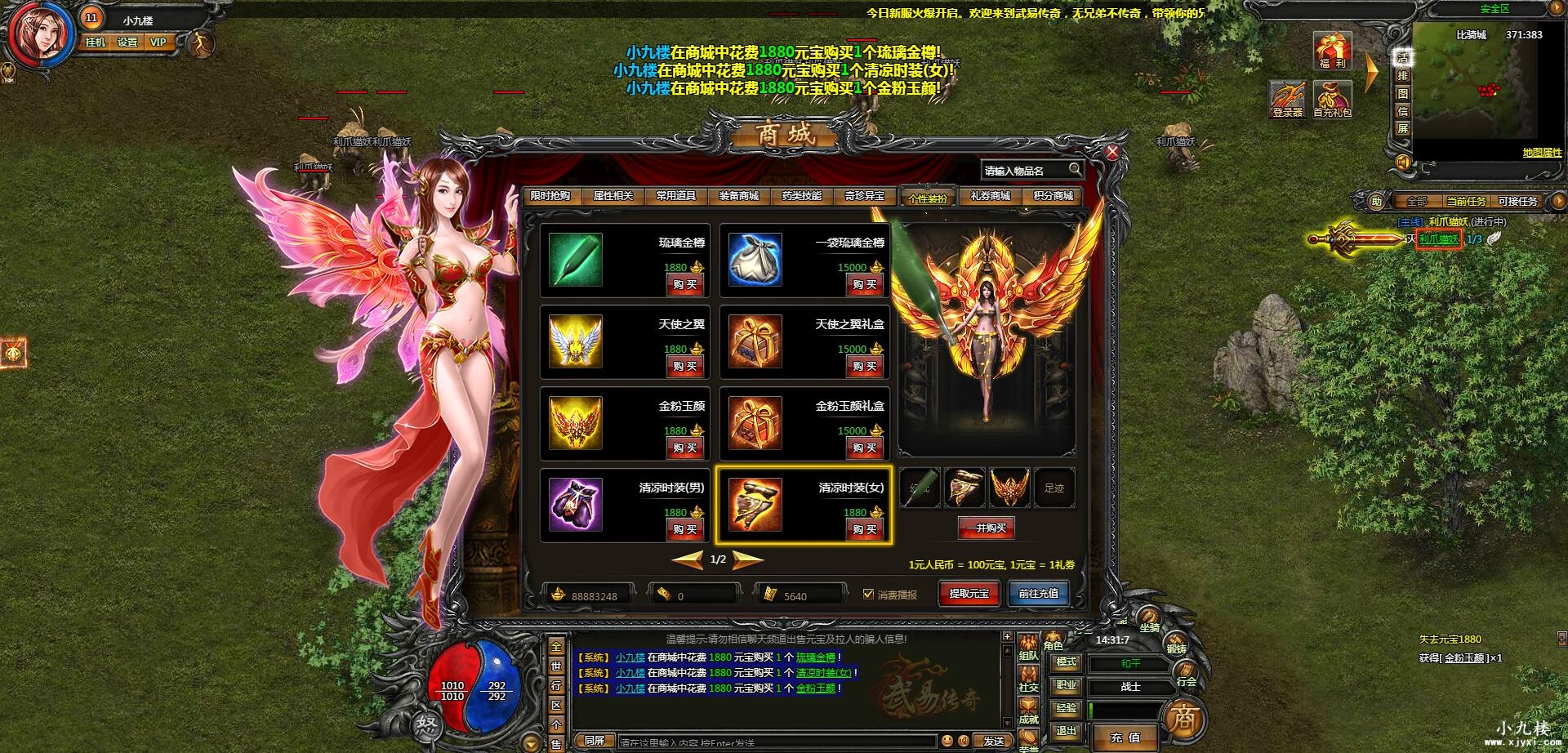Open the 模式 combat mode selector
Viewport: 1568px width, 753px height.
click(1067, 664)
